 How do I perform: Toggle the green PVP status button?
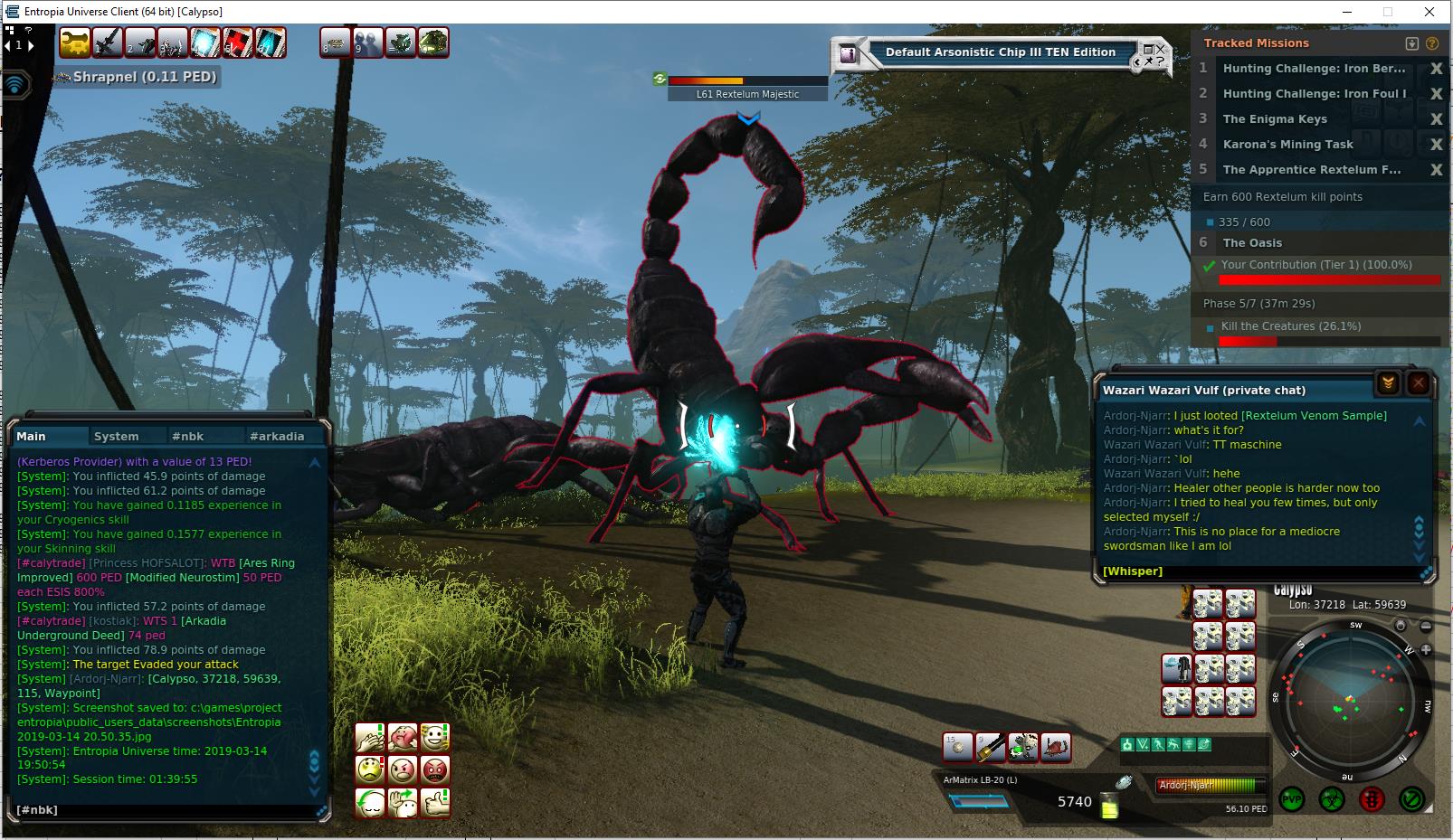(1292, 799)
